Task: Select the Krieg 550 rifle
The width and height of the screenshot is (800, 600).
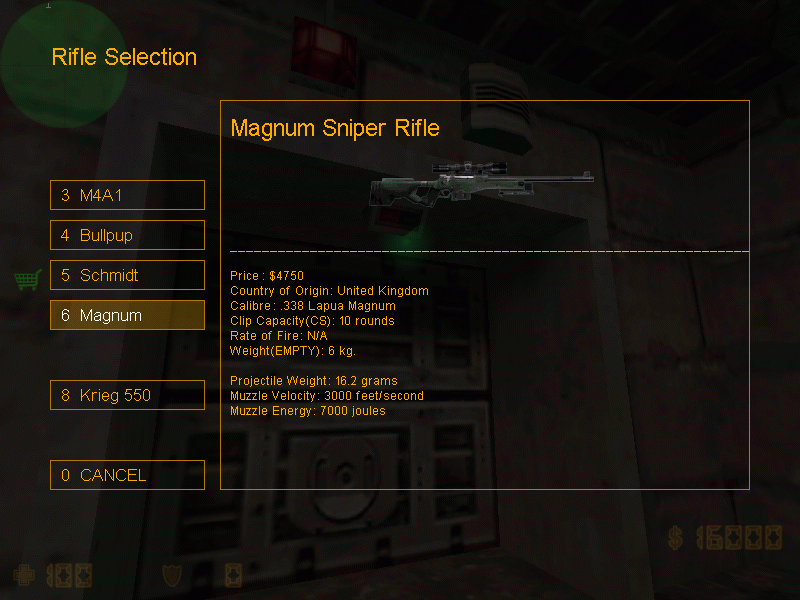Action: click(127, 395)
